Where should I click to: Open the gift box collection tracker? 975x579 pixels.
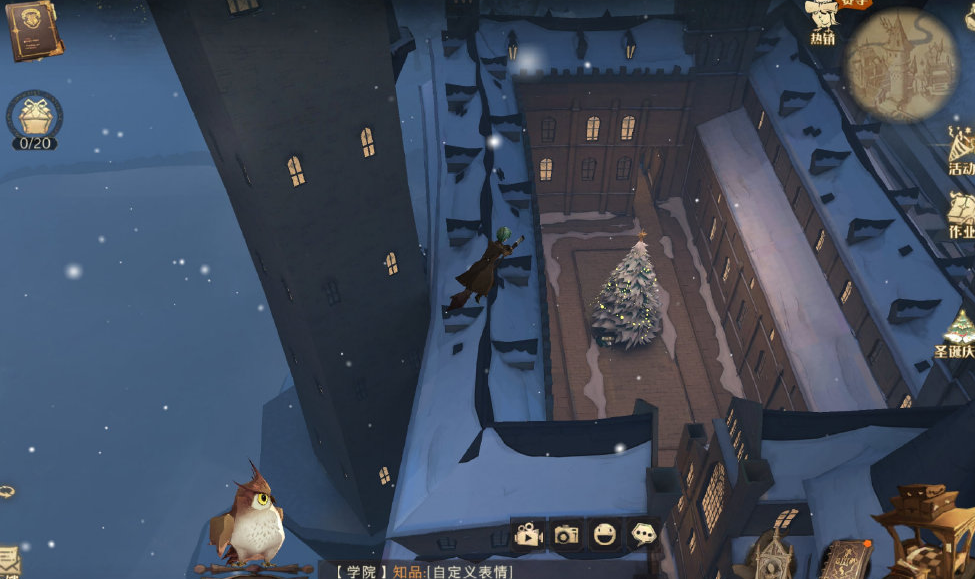(34, 118)
